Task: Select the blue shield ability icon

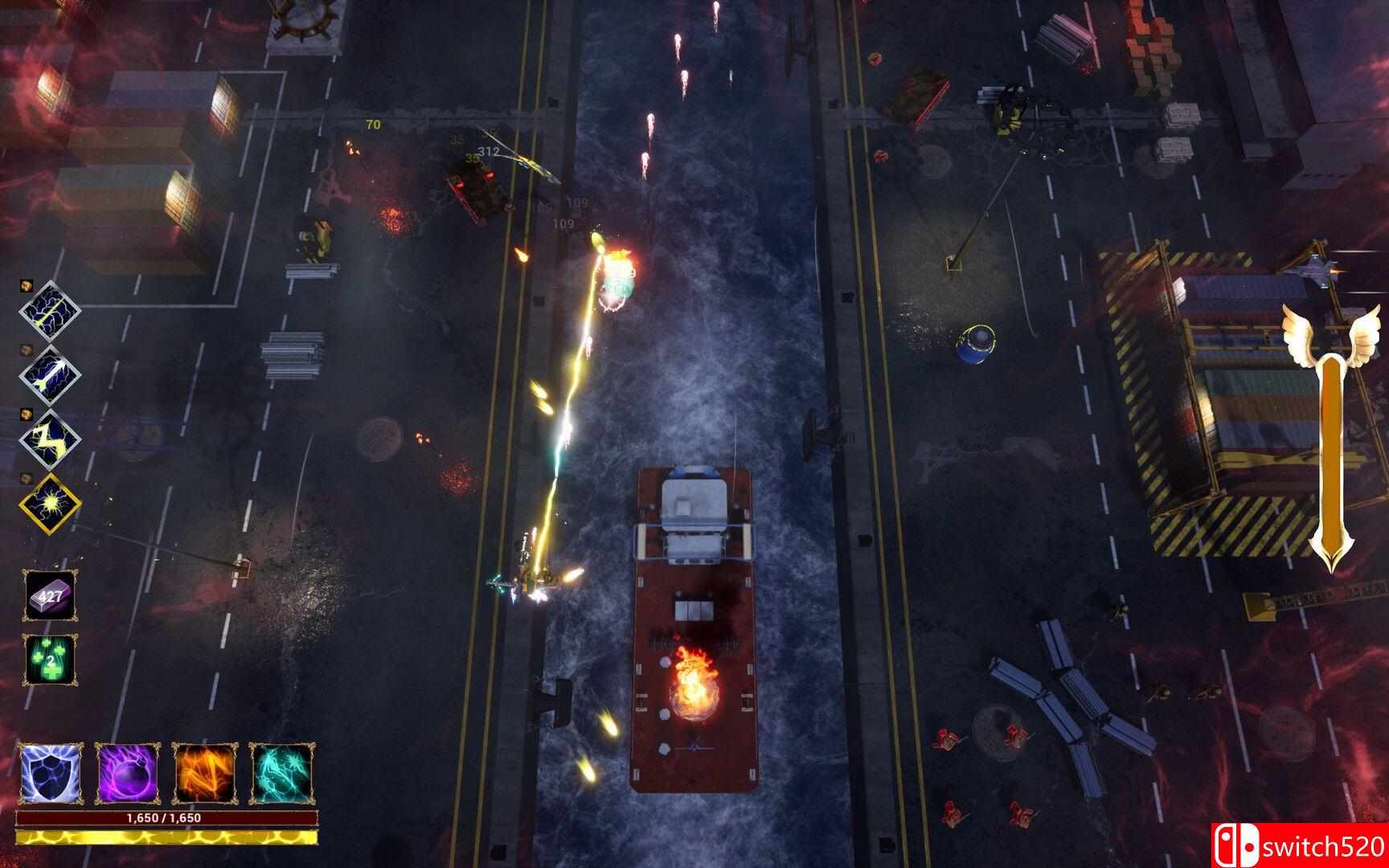Action: tap(48, 775)
